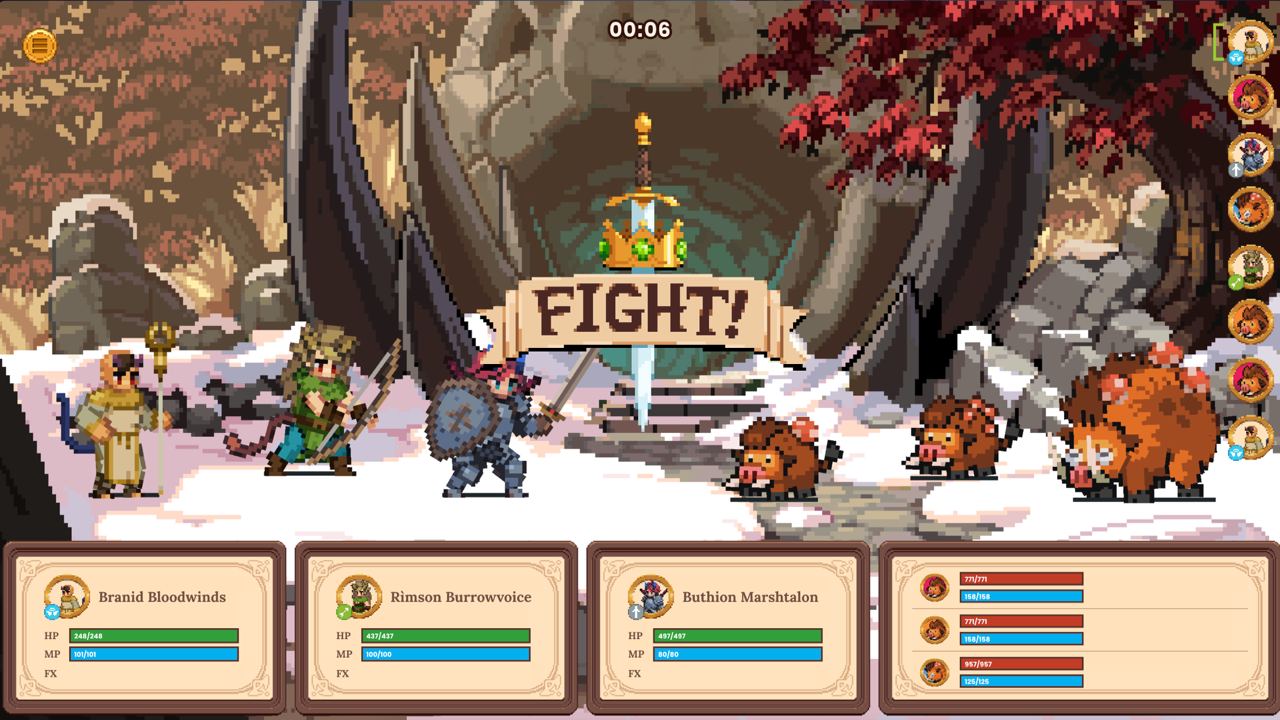Click Branid's green HP bar
The height and width of the screenshot is (720, 1280).
(x=153, y=635)
